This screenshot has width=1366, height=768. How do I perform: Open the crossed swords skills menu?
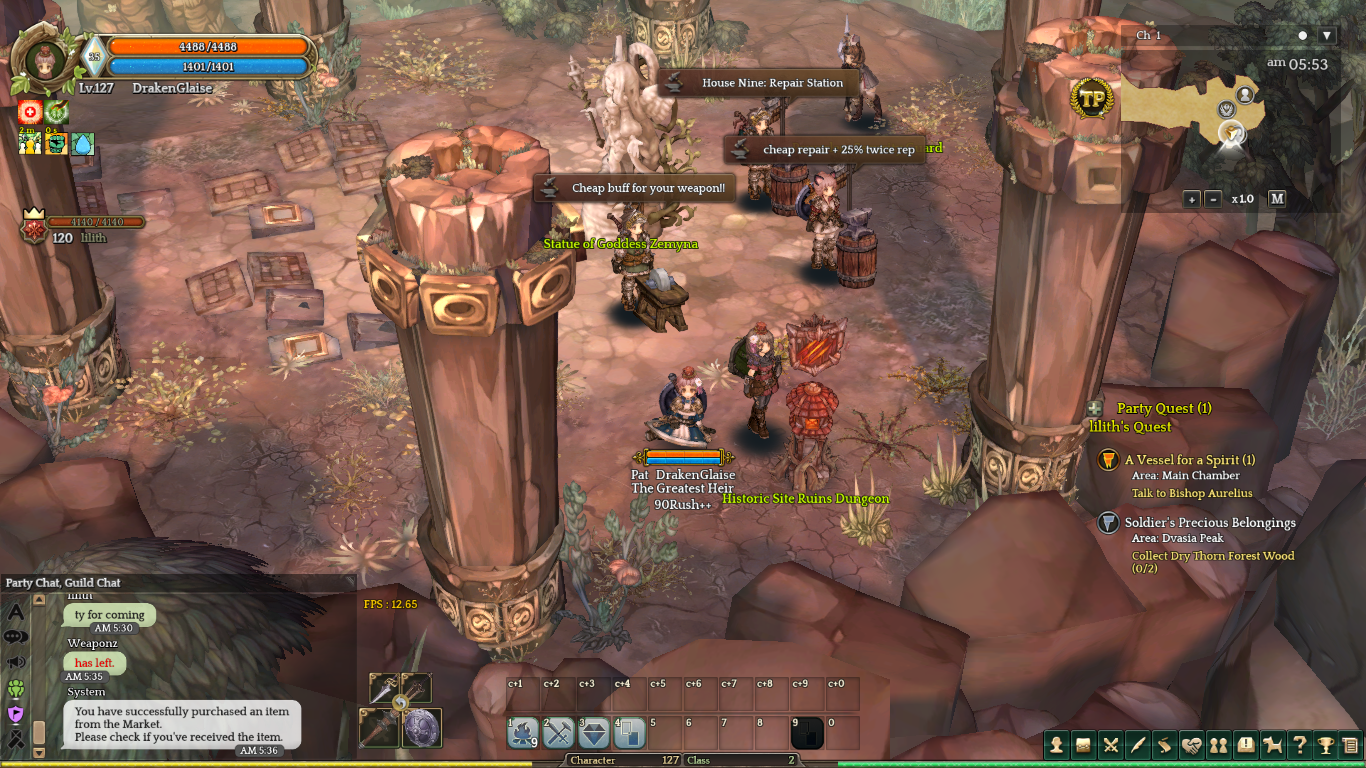coord(1111,745)
